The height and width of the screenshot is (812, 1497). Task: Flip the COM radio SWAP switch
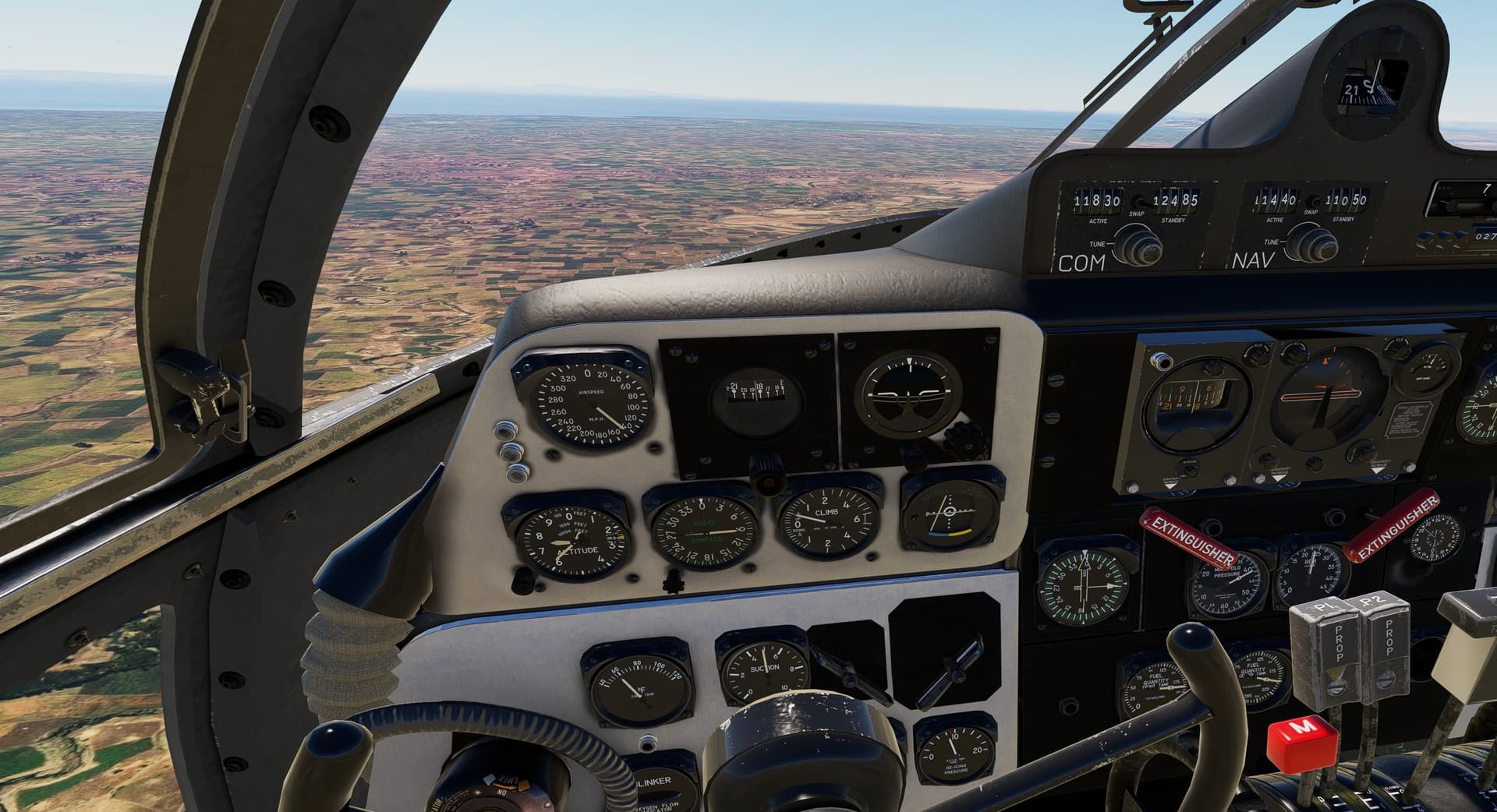tap(1139, 202)
